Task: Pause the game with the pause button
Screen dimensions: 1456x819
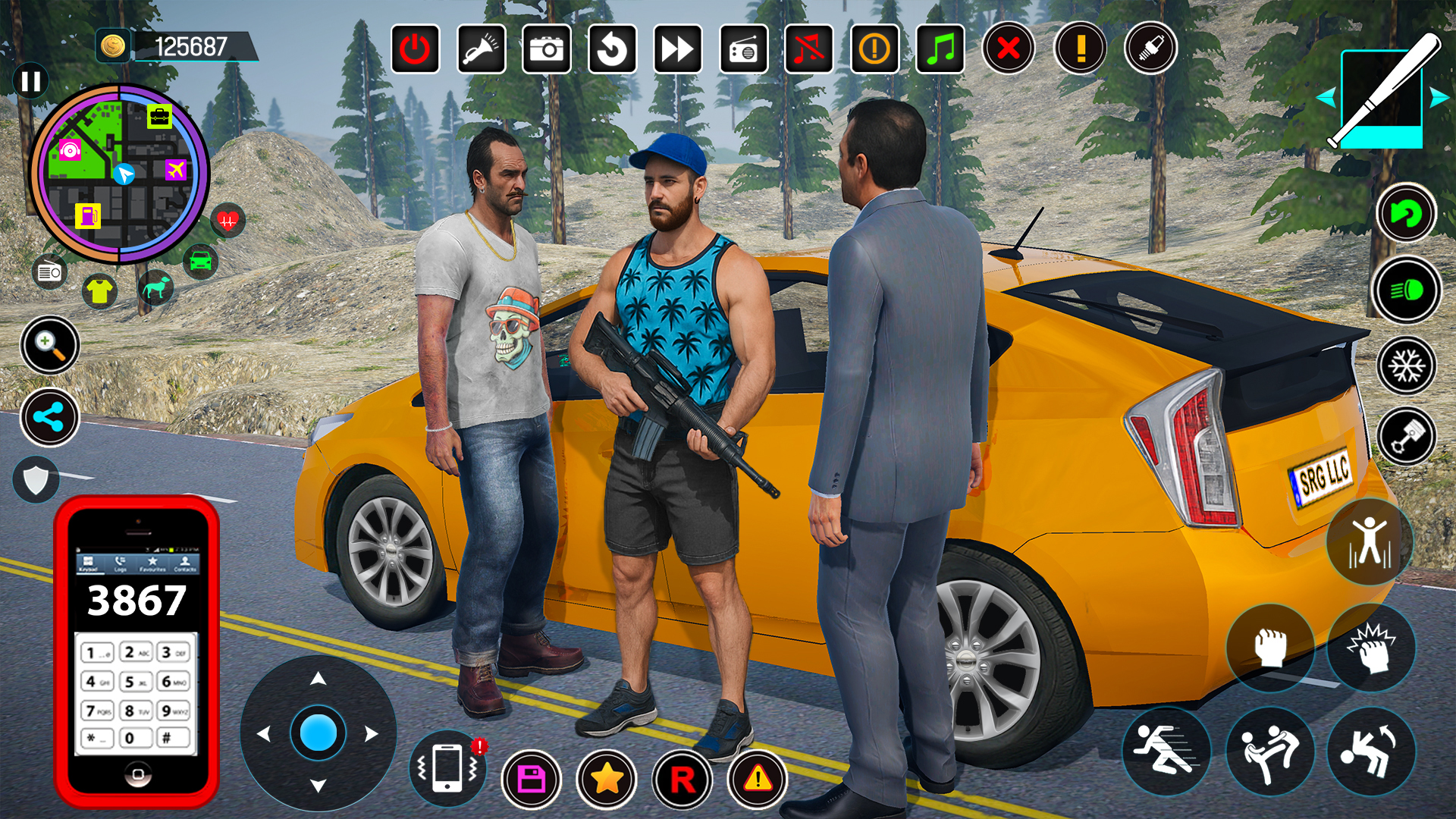Action: pos(31,81)
